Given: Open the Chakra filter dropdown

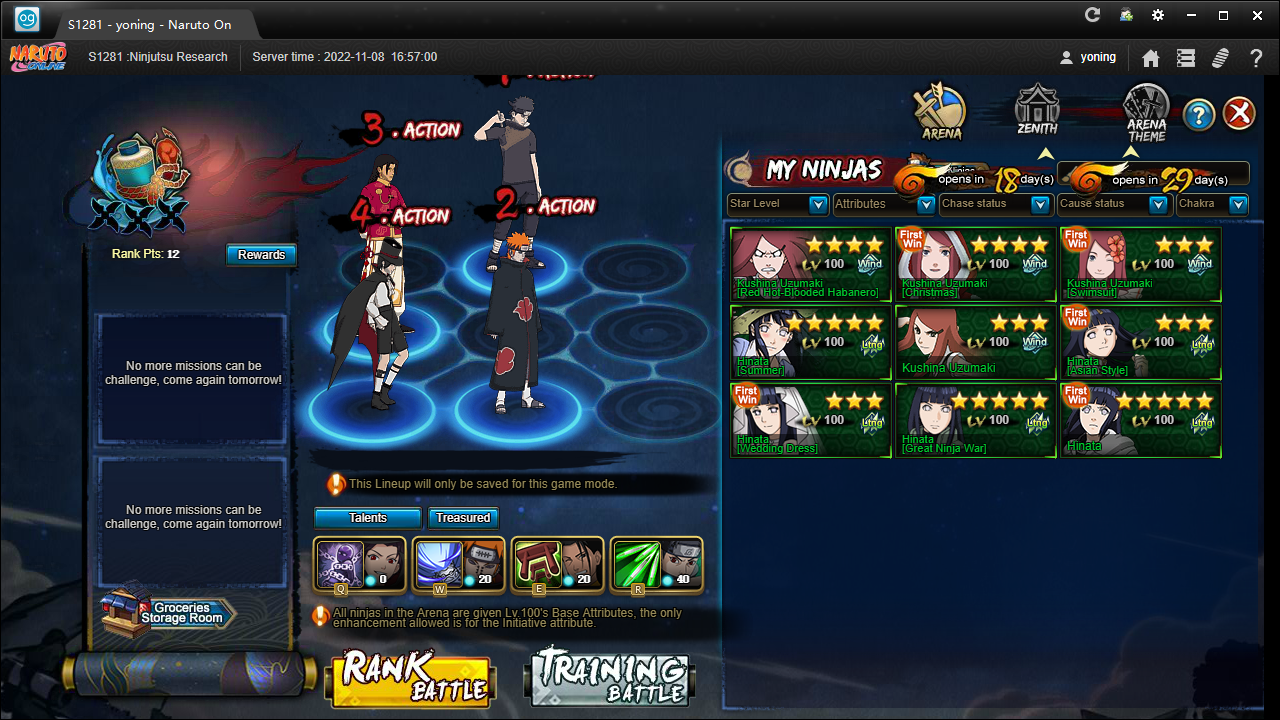Looking at the screenshot, I should 1212,204.
